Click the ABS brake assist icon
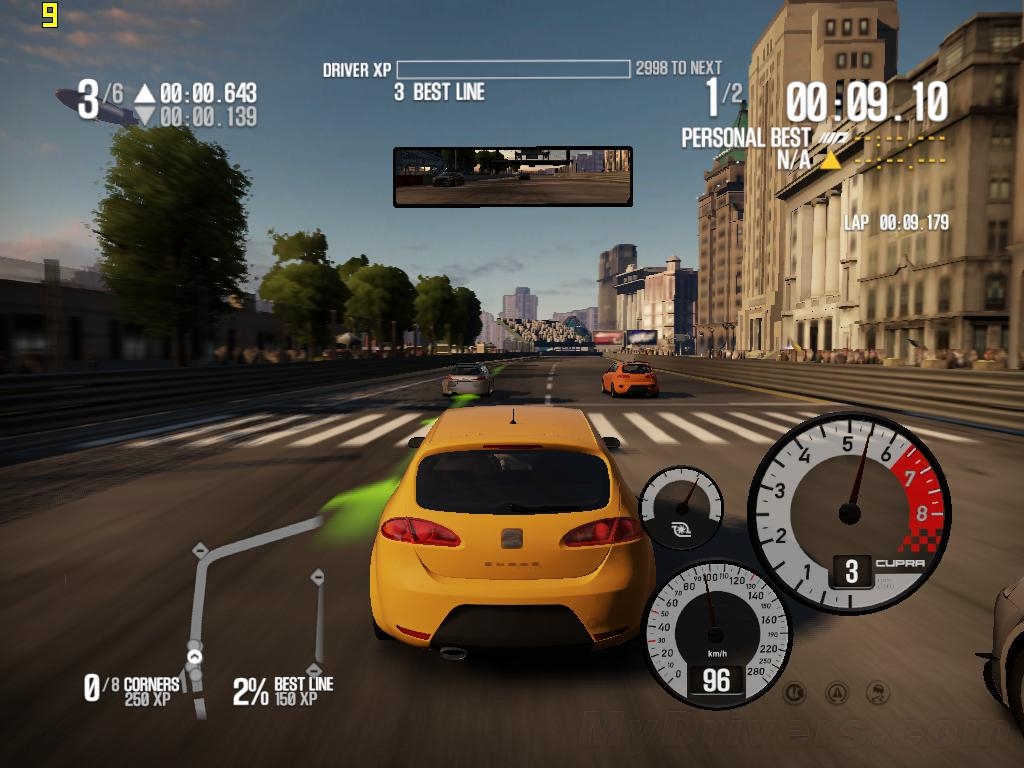The image size is (1024, 768). [x=796, y=691]
